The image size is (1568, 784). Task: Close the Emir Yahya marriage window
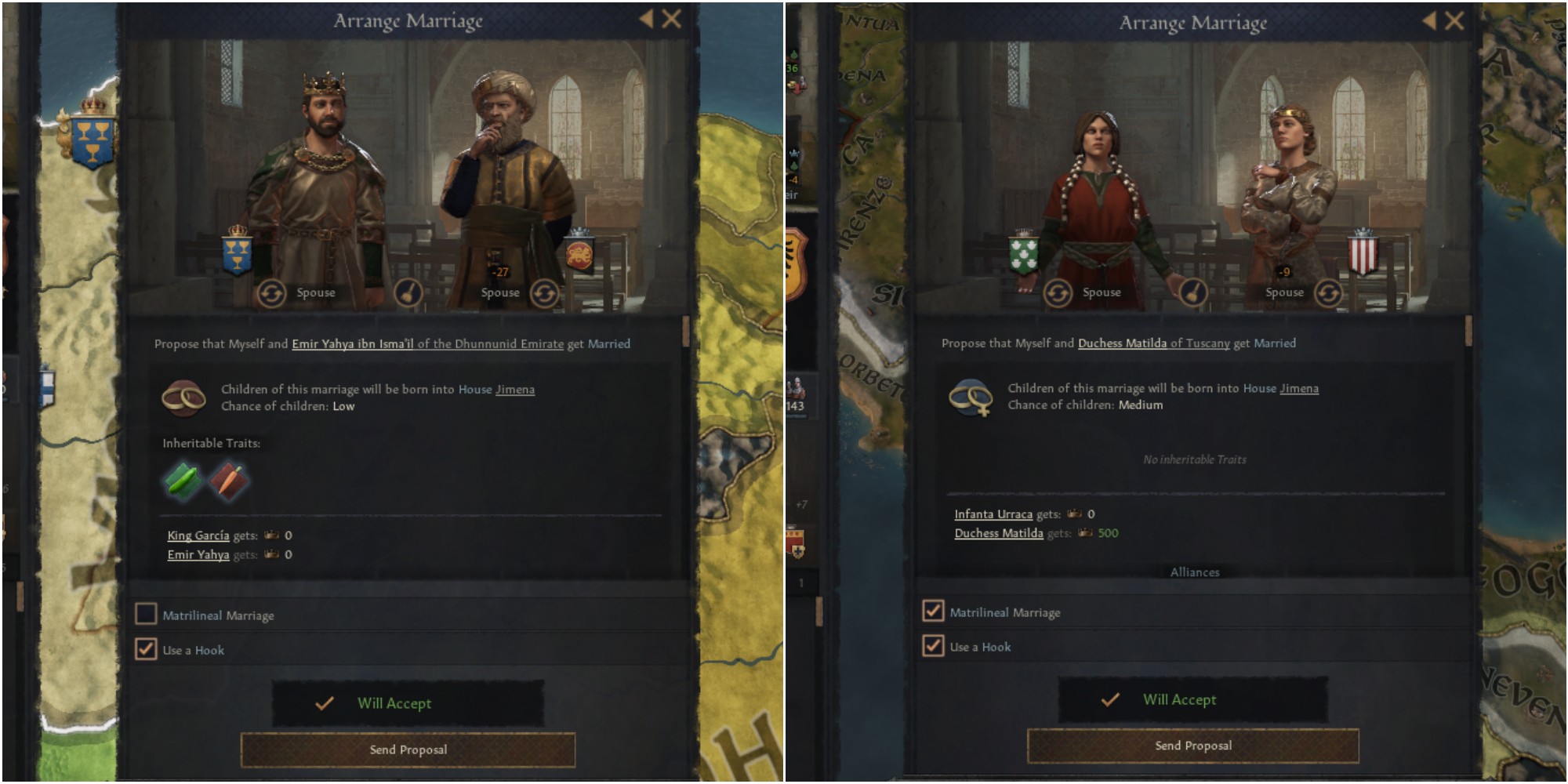coord(671,20)
